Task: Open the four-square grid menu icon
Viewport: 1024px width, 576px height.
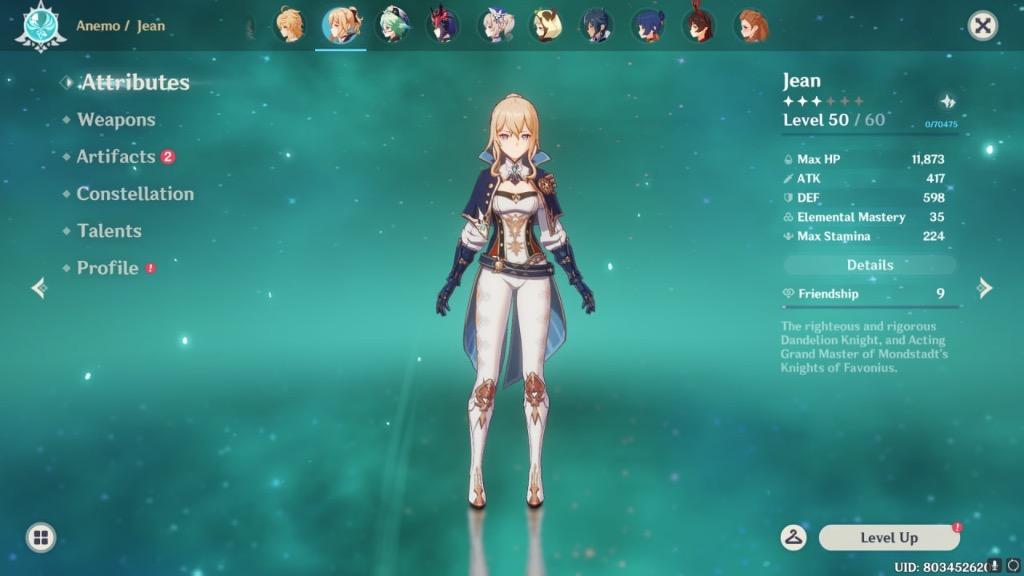Action: point(40,538)
